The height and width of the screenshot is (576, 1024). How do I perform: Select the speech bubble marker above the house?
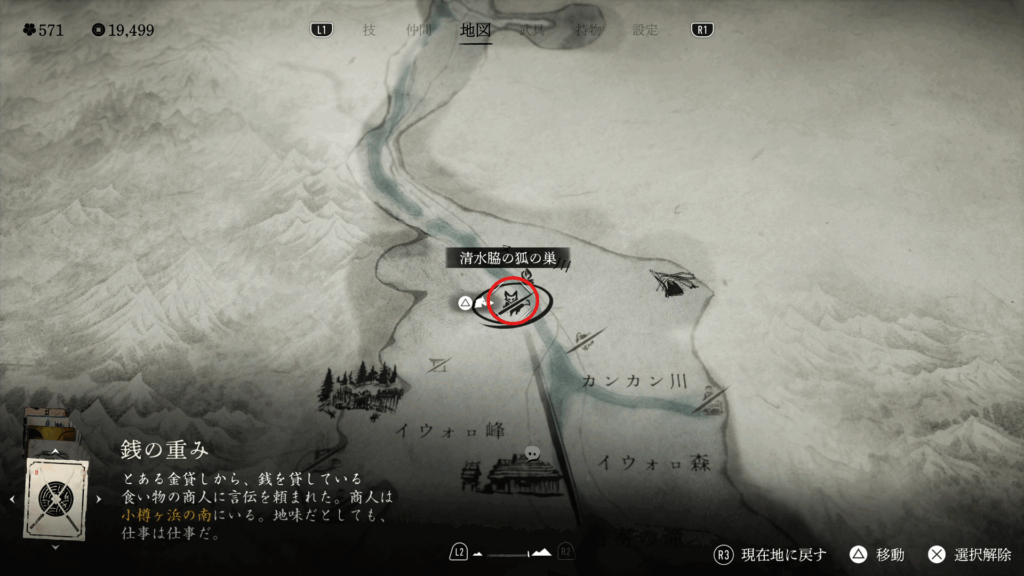(x=533, y=452)
